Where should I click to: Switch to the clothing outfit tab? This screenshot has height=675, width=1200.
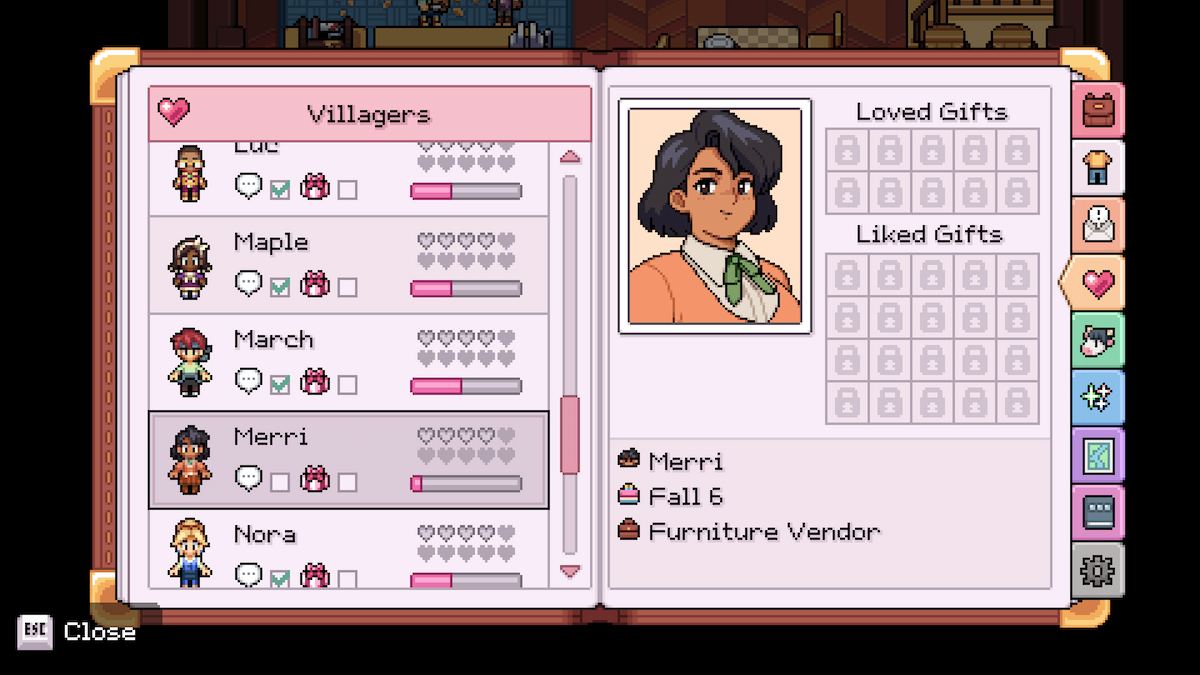[x=1097, y=167]
